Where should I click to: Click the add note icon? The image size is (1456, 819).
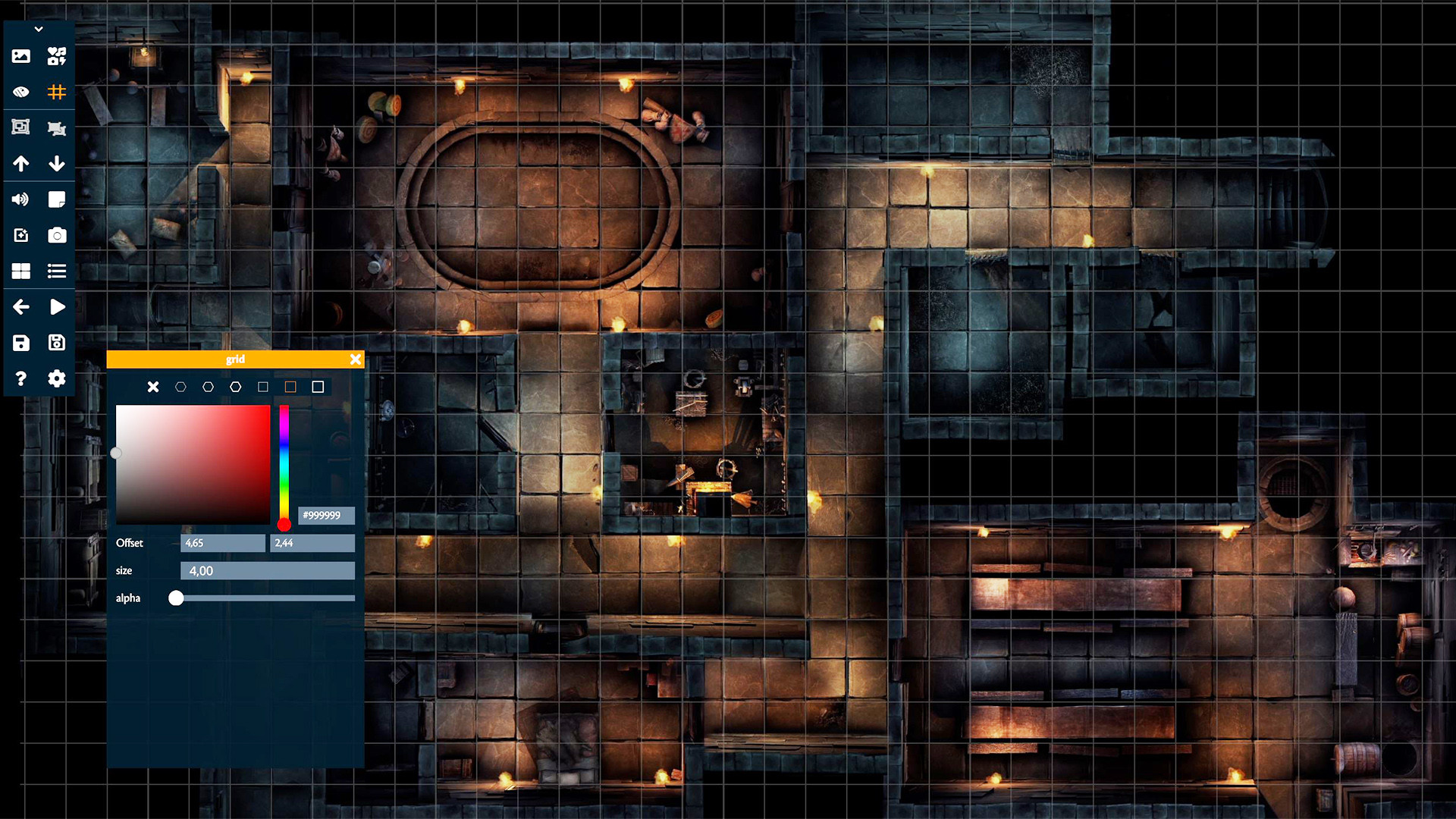[x=57, y=199]
